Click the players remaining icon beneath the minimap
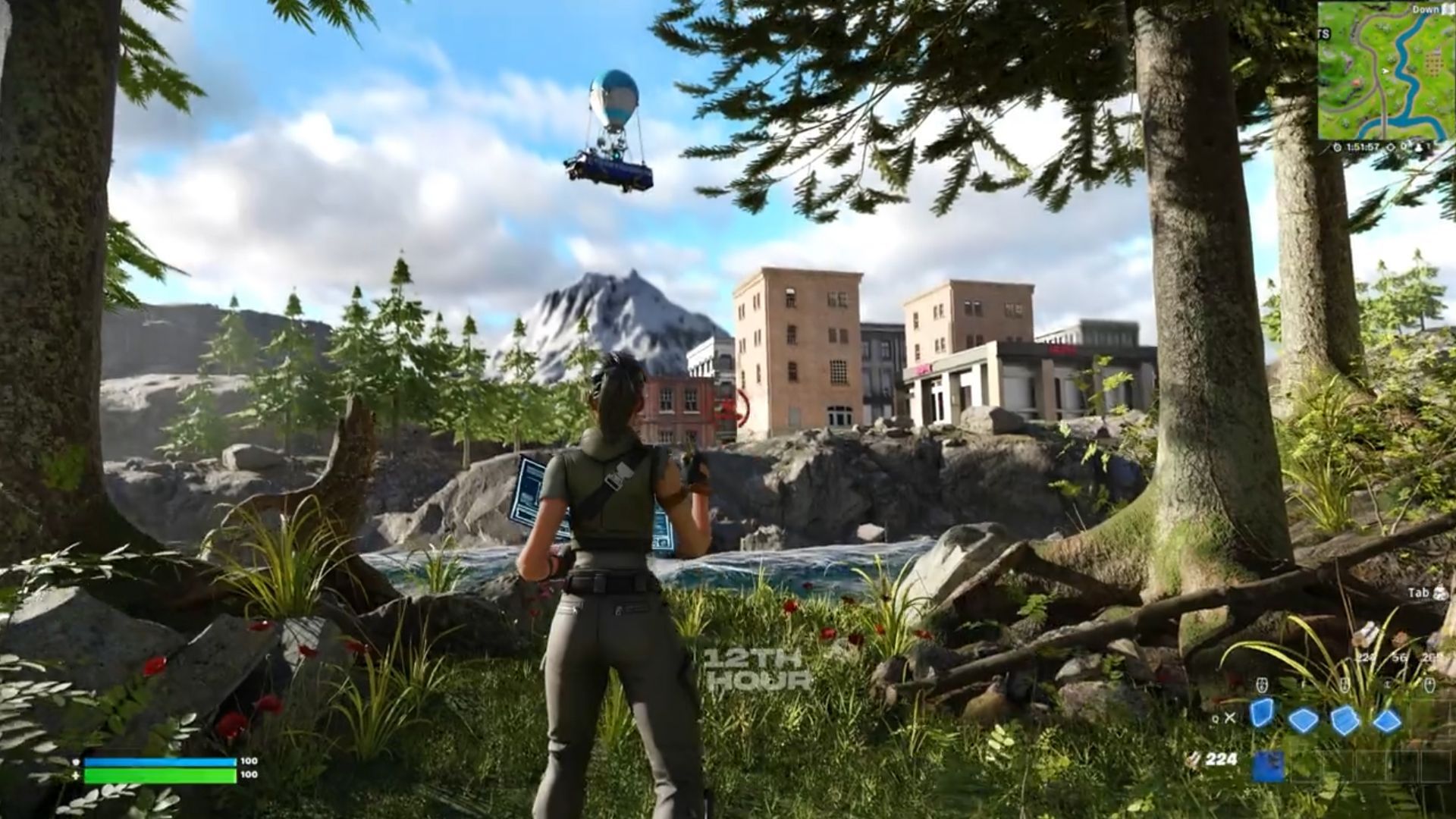 tap(1420, 148)
